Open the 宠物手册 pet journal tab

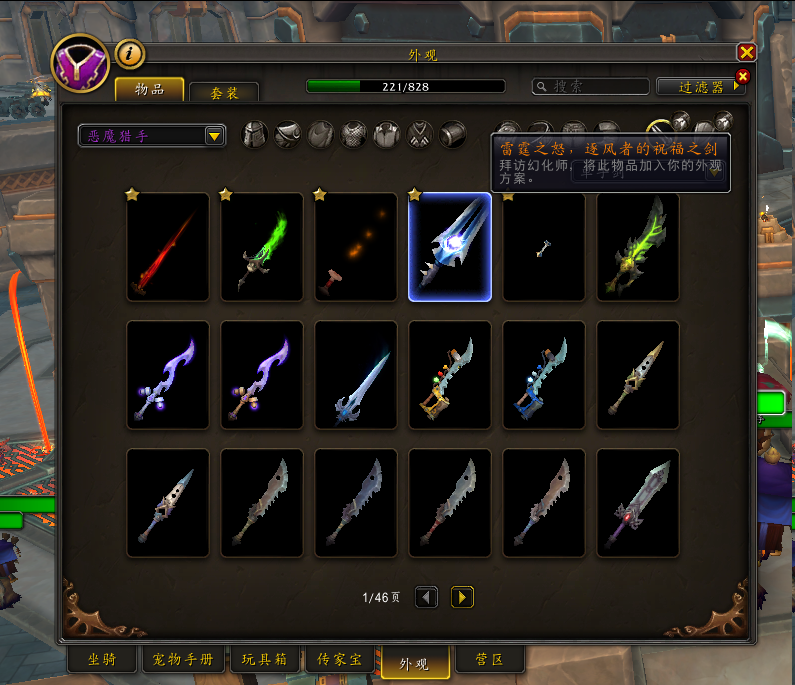pyautogui.click(x=183, y=661)
